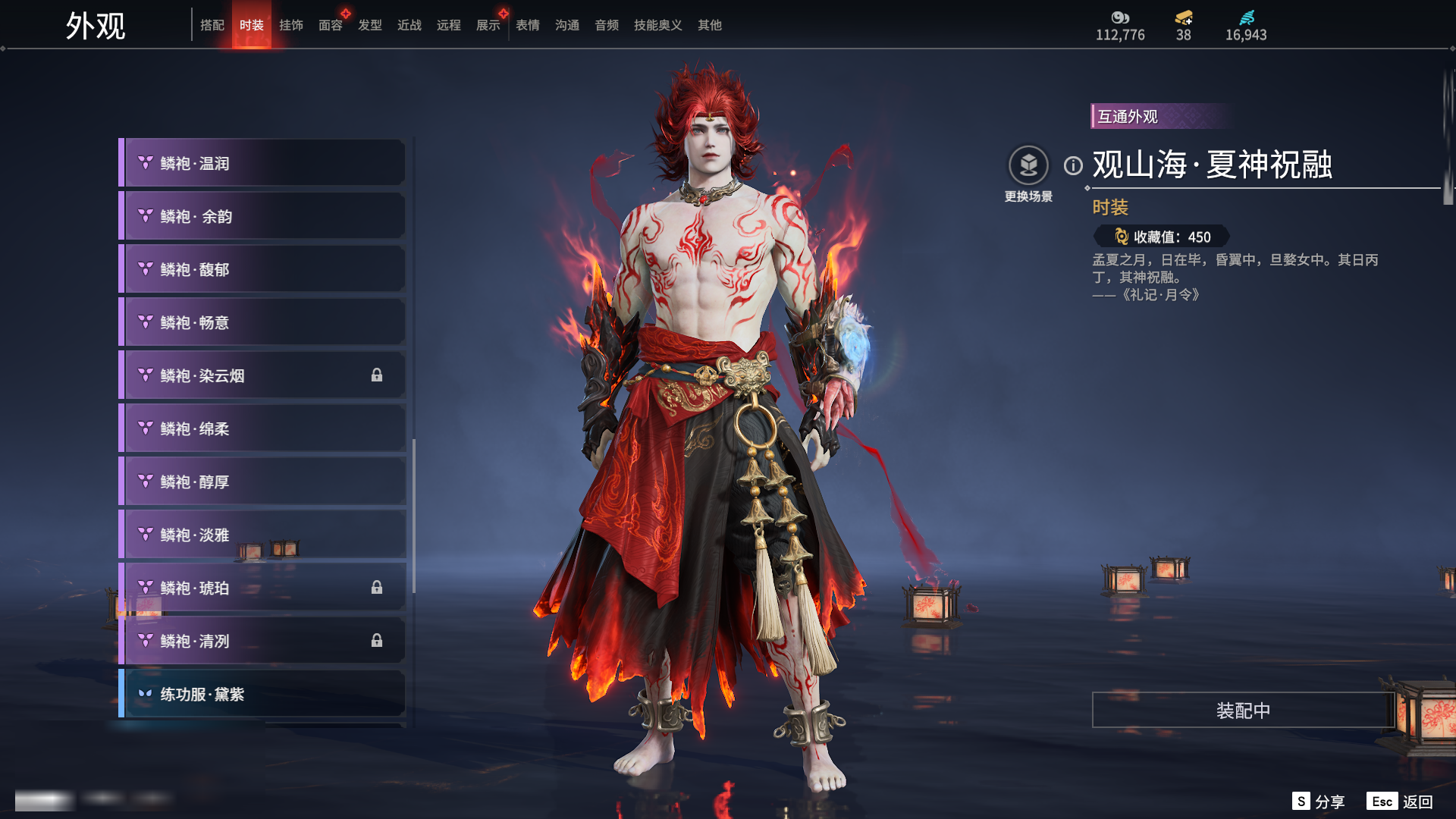Open the 其他 tab
Image resolution: width=1456 pixels, height=819 pixels.
coord(709,25)
